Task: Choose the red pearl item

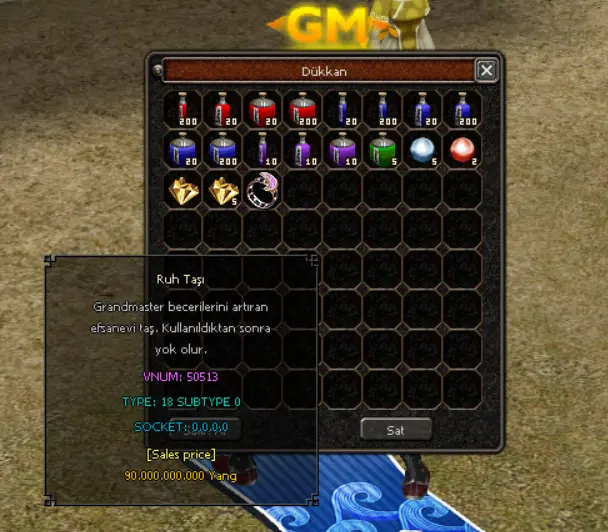Action: click(x=462, y=150)
